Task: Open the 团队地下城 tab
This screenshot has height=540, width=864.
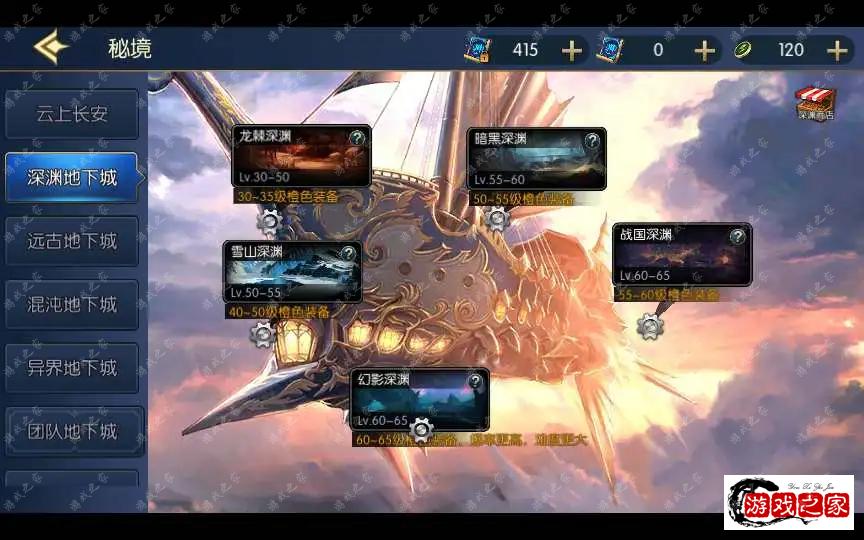Action: tap(72, 432)
